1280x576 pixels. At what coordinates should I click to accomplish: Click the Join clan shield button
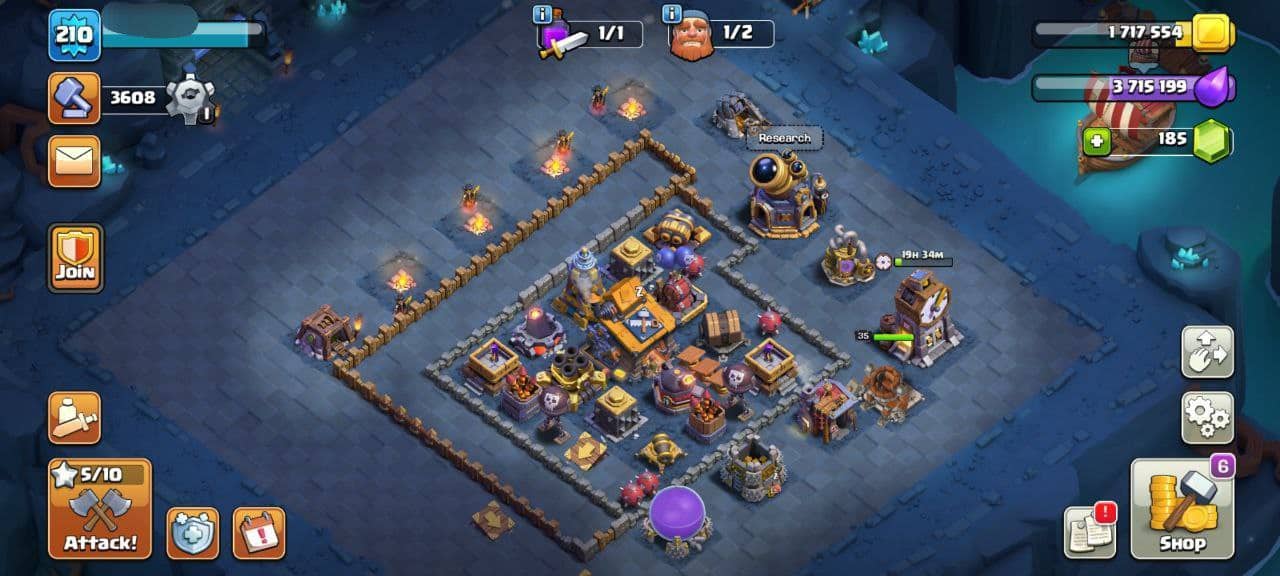[75, 258]
